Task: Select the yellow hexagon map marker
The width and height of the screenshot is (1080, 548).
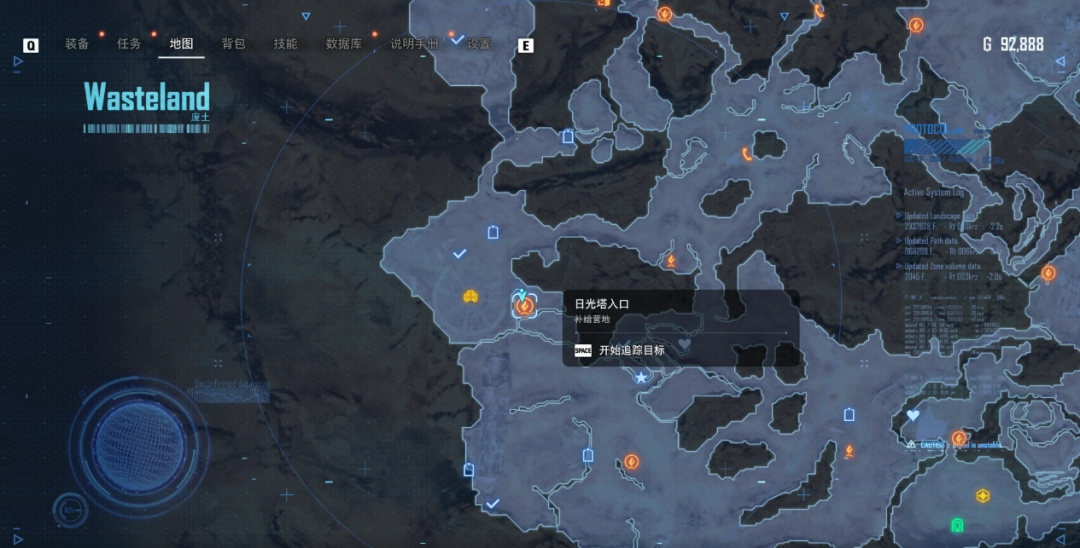Action: 983,495
